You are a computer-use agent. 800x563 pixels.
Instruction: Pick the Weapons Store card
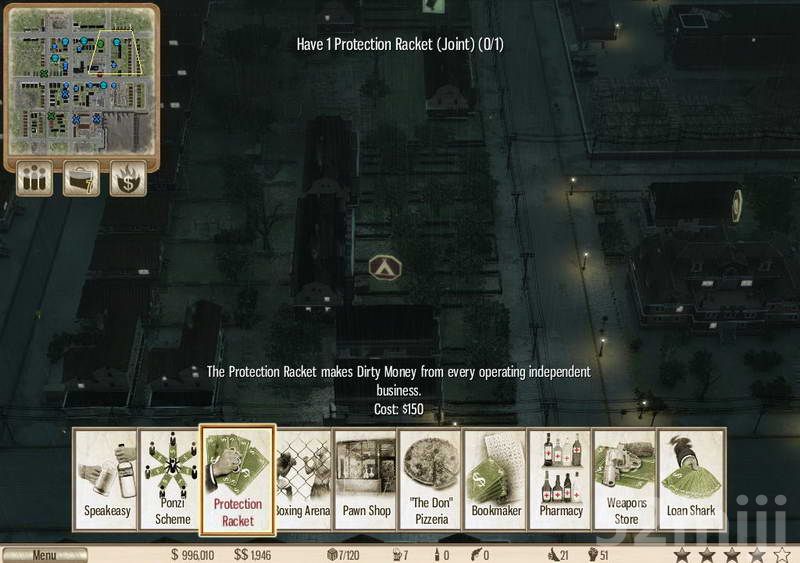click(x=625, y=480)
